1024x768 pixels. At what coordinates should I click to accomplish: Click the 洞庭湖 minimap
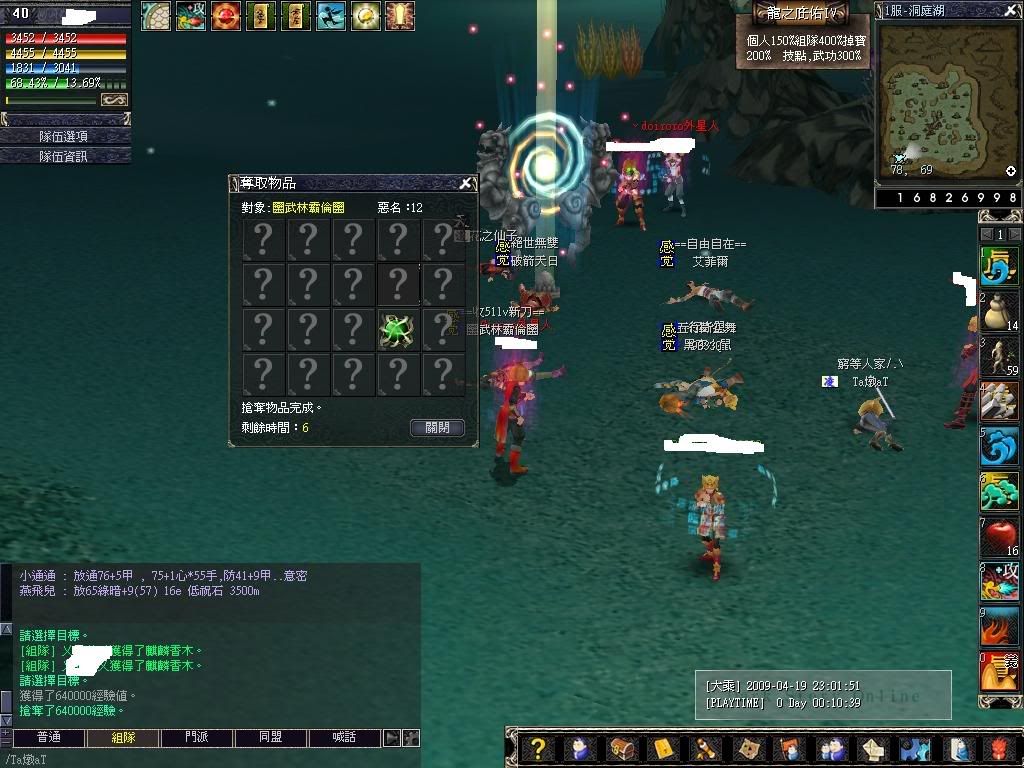click(x=946, y=97)
